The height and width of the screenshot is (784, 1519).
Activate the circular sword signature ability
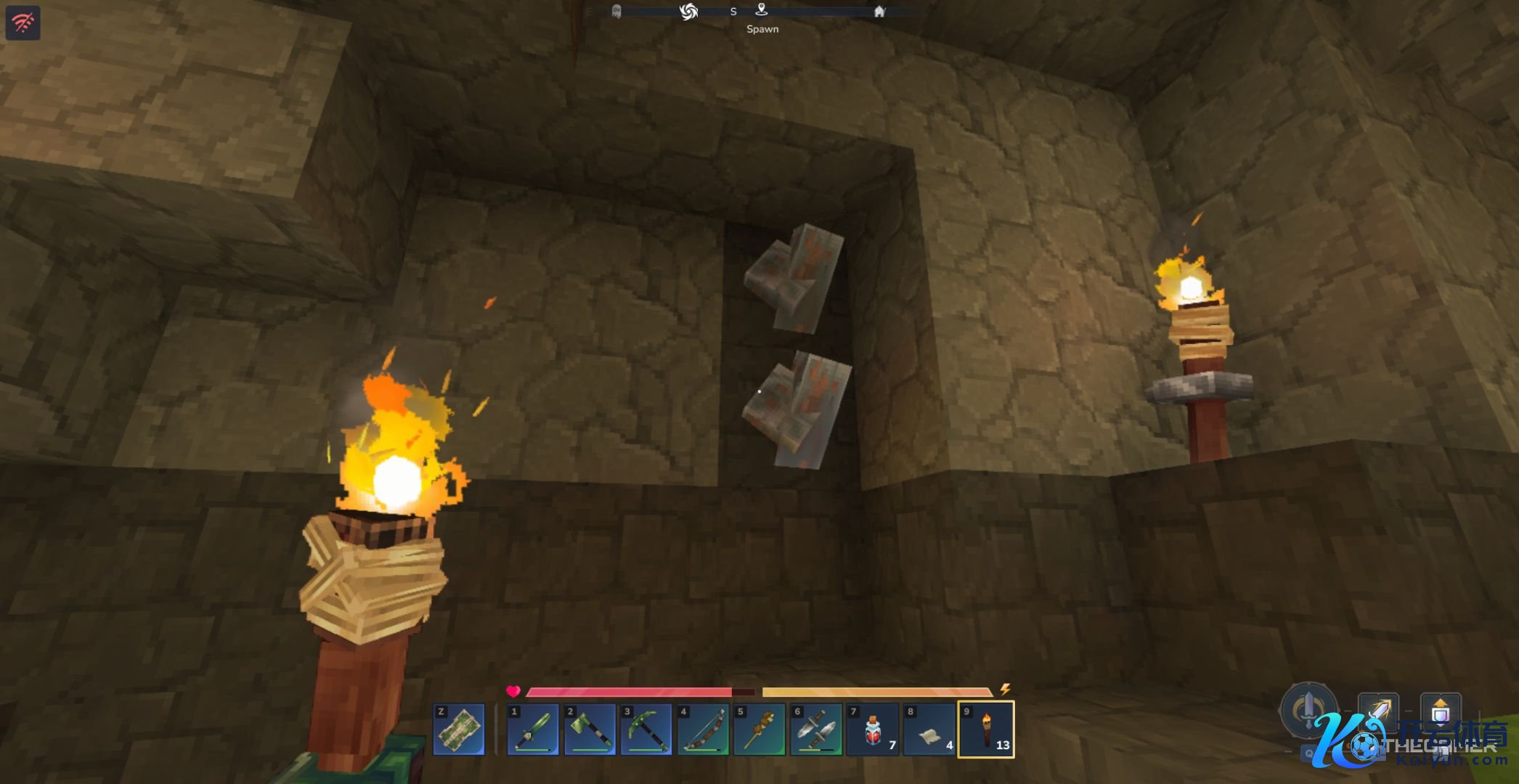point(1308,708)
